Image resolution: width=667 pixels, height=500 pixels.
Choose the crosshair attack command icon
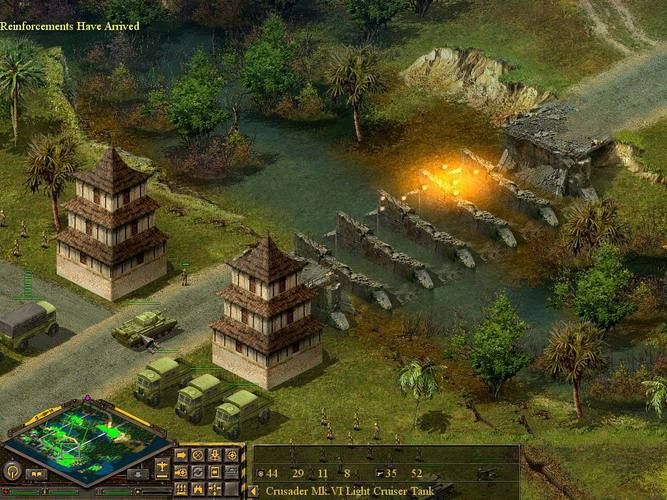click(x=232, y=455)
